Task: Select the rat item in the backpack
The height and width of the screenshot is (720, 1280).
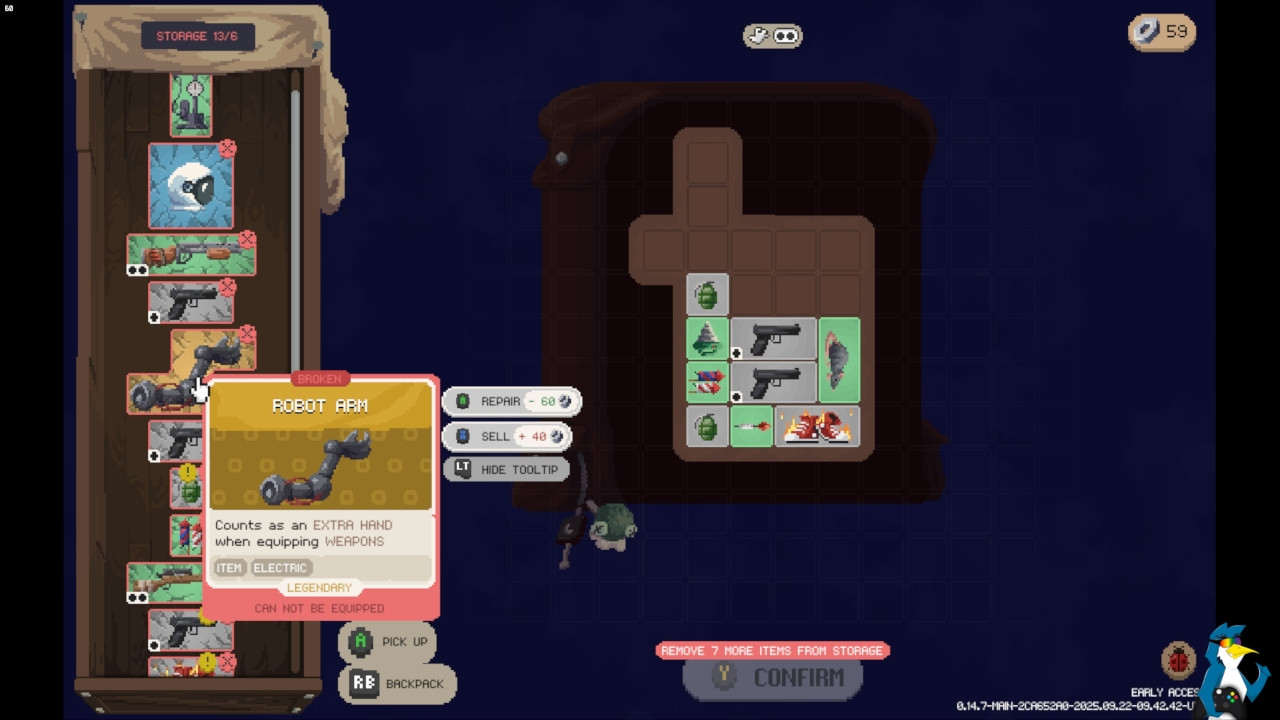Action: tap(839, 360)
